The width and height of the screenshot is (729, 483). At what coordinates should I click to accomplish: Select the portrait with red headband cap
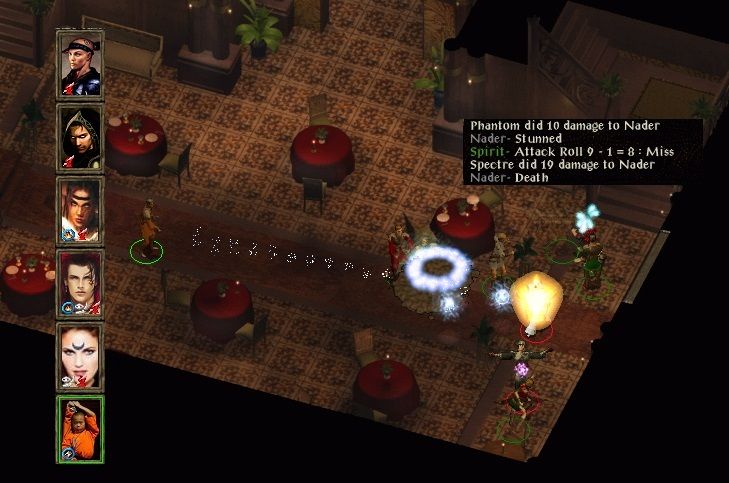point(80,65)
